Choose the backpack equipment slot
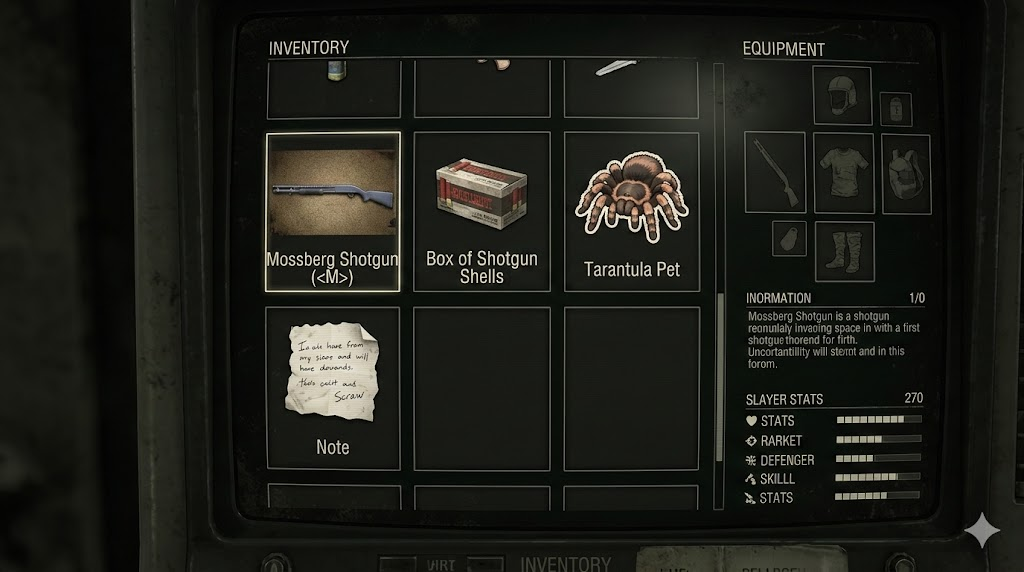This screenshot has height=572, width=1024. tap(907, 174)
